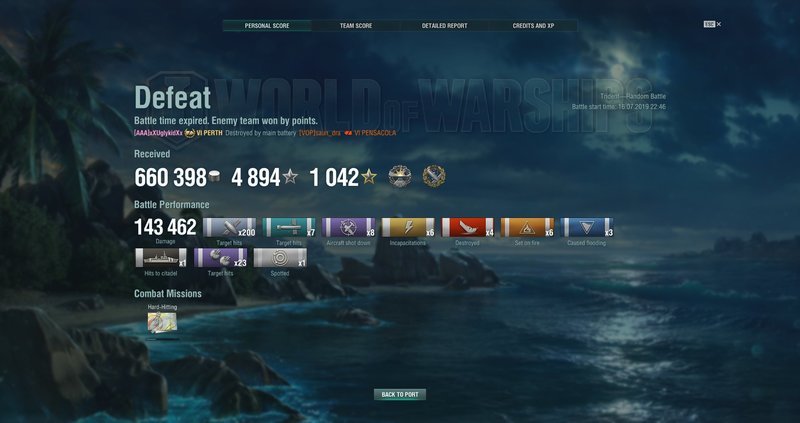Close the battle results screen with X
This screenshot has width=800, height=423.
click(x=718, y=23)
